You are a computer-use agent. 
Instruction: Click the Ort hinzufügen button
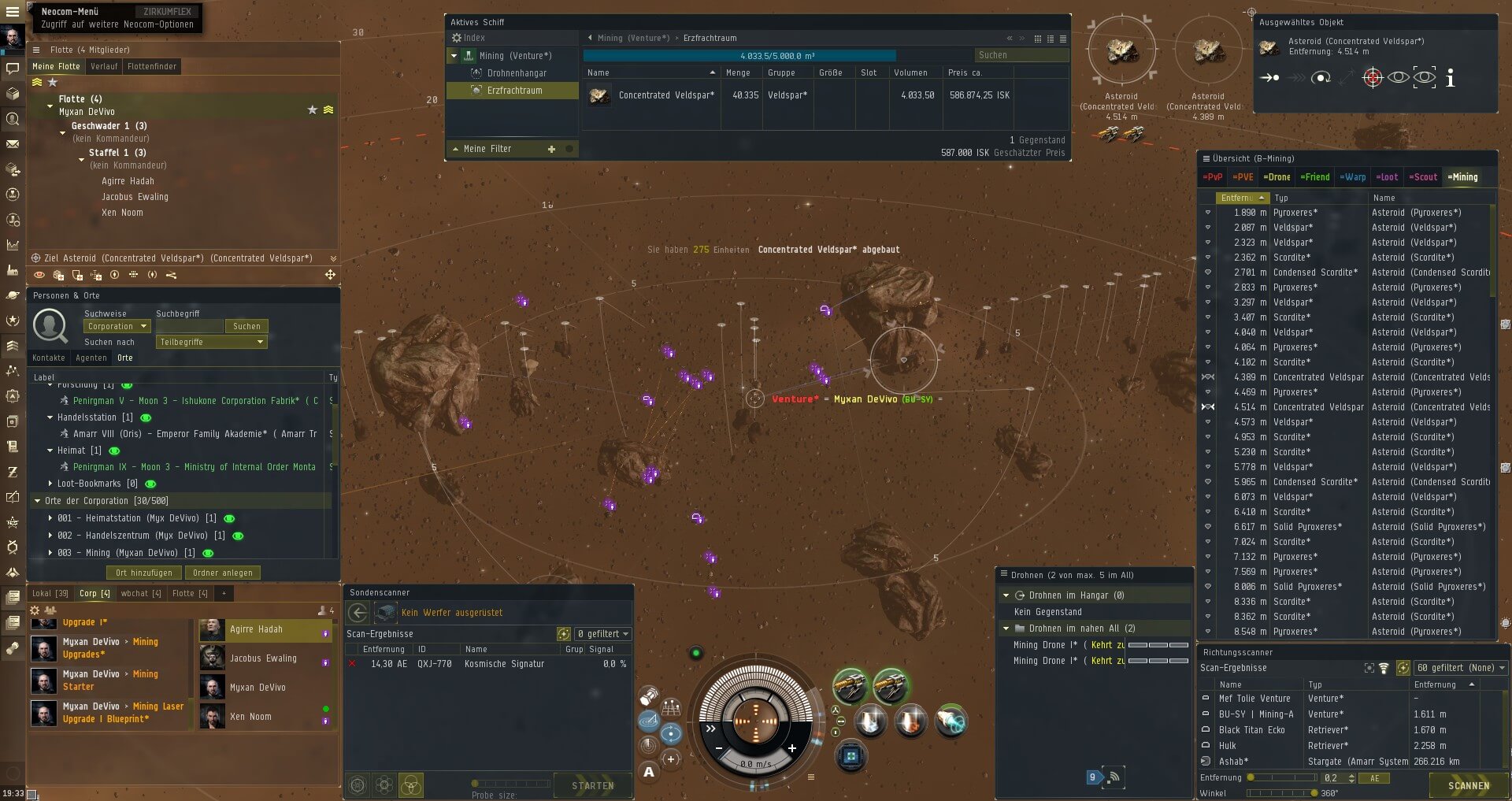(144, 573)
